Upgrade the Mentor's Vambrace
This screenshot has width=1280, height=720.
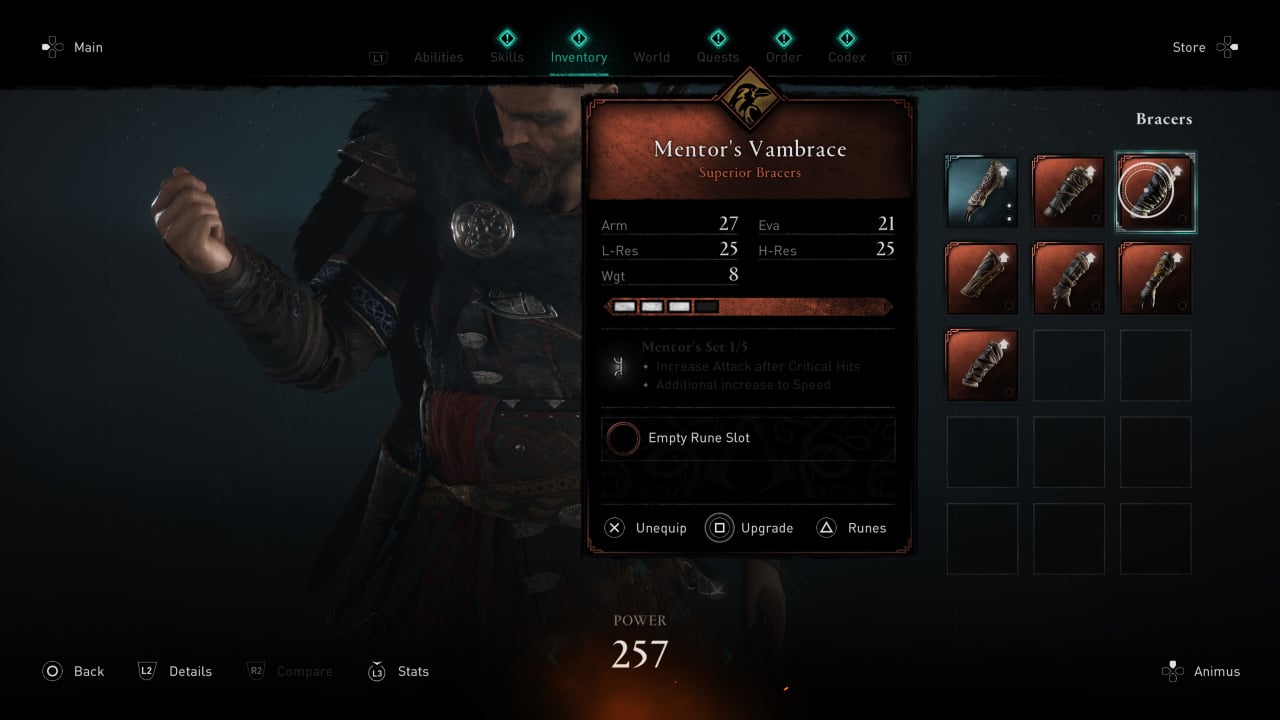tap(751, 528)
